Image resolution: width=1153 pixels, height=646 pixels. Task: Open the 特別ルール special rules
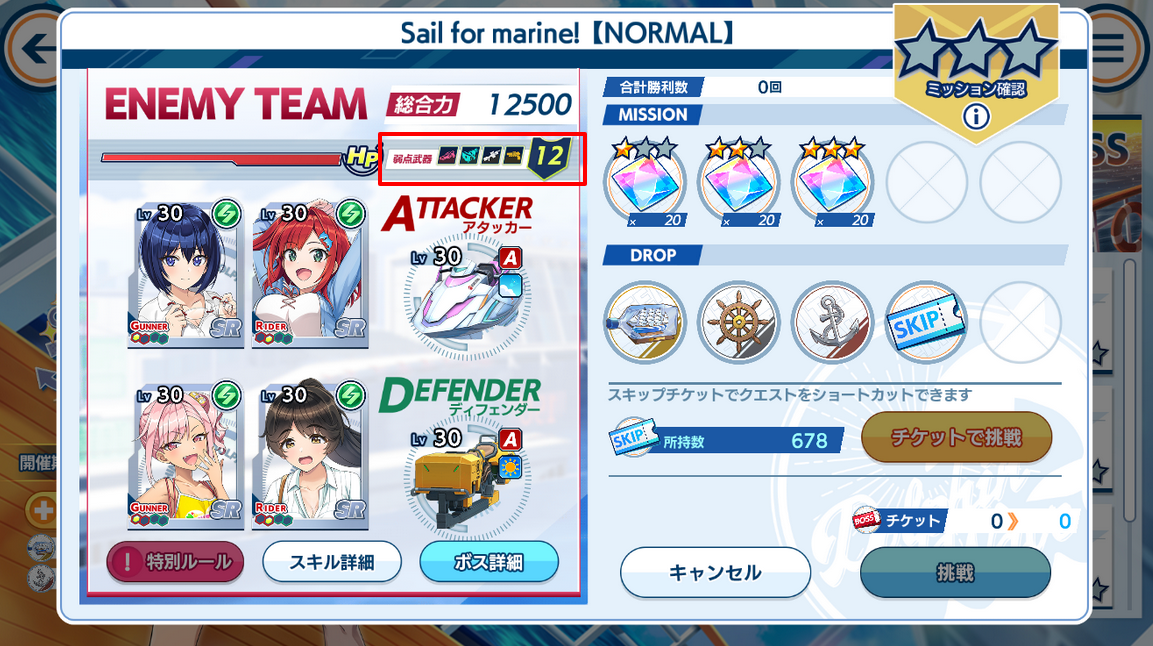coord(175,562)
